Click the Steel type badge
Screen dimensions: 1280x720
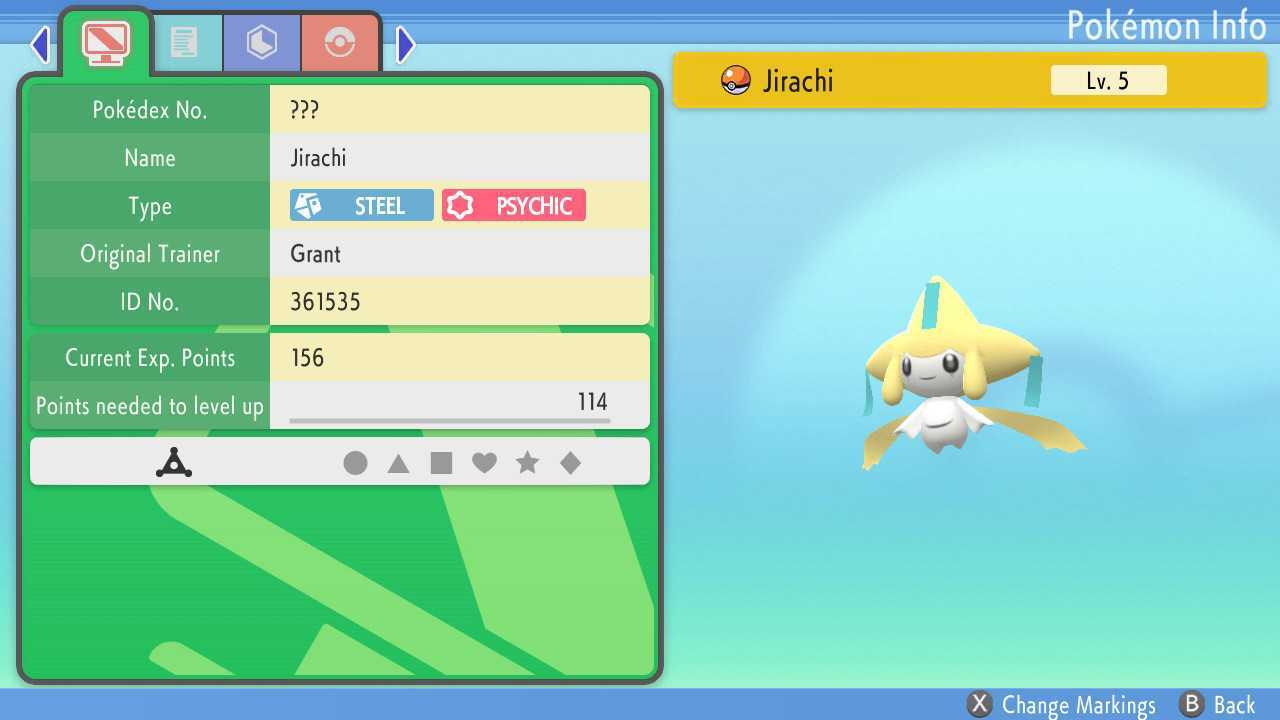tap(360, 205)
